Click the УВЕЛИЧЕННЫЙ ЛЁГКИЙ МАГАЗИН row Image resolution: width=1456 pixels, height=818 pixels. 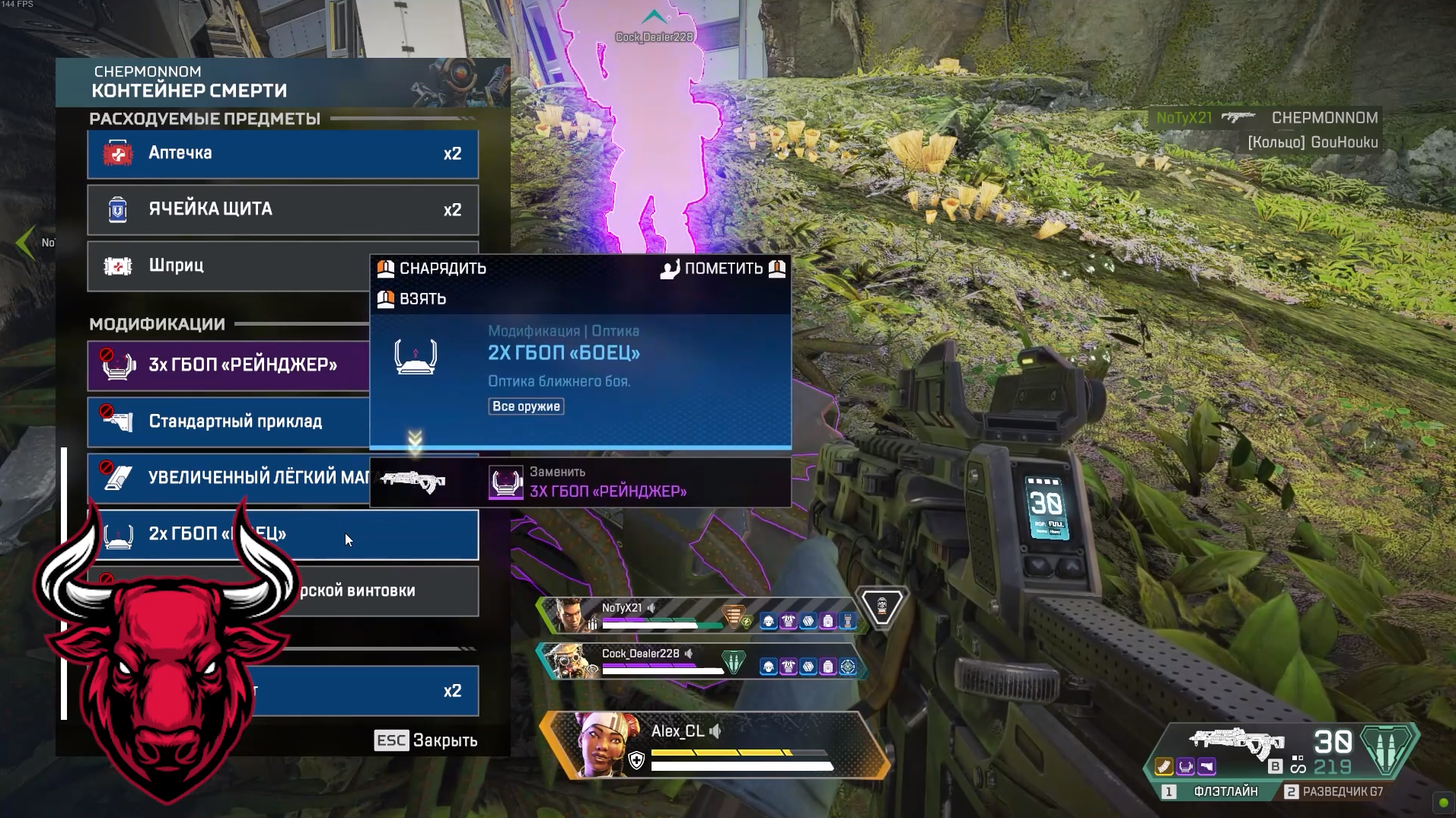tap(228, 478)
